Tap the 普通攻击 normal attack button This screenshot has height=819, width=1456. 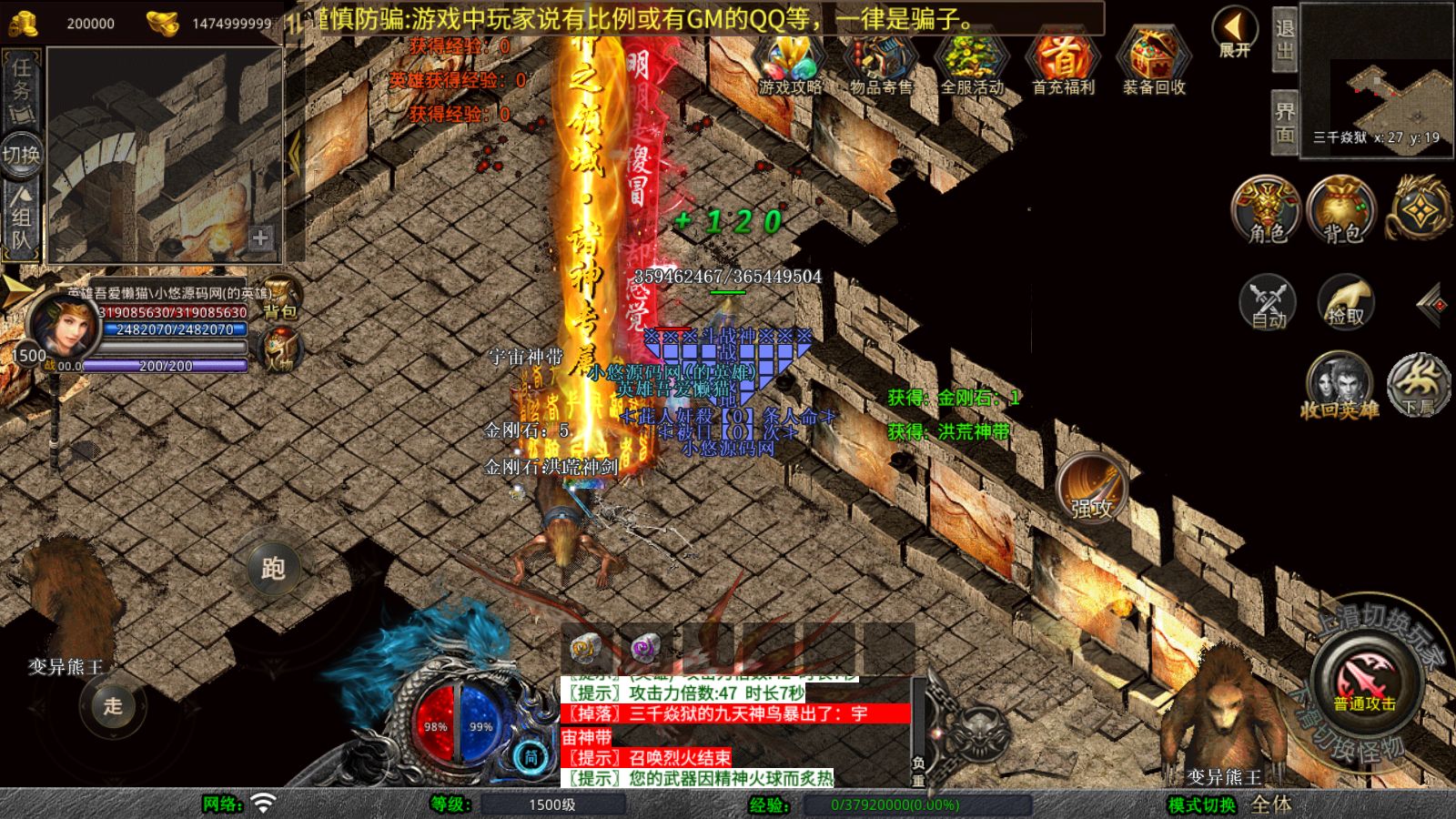pyautogui.click(x=1364, y=682)
